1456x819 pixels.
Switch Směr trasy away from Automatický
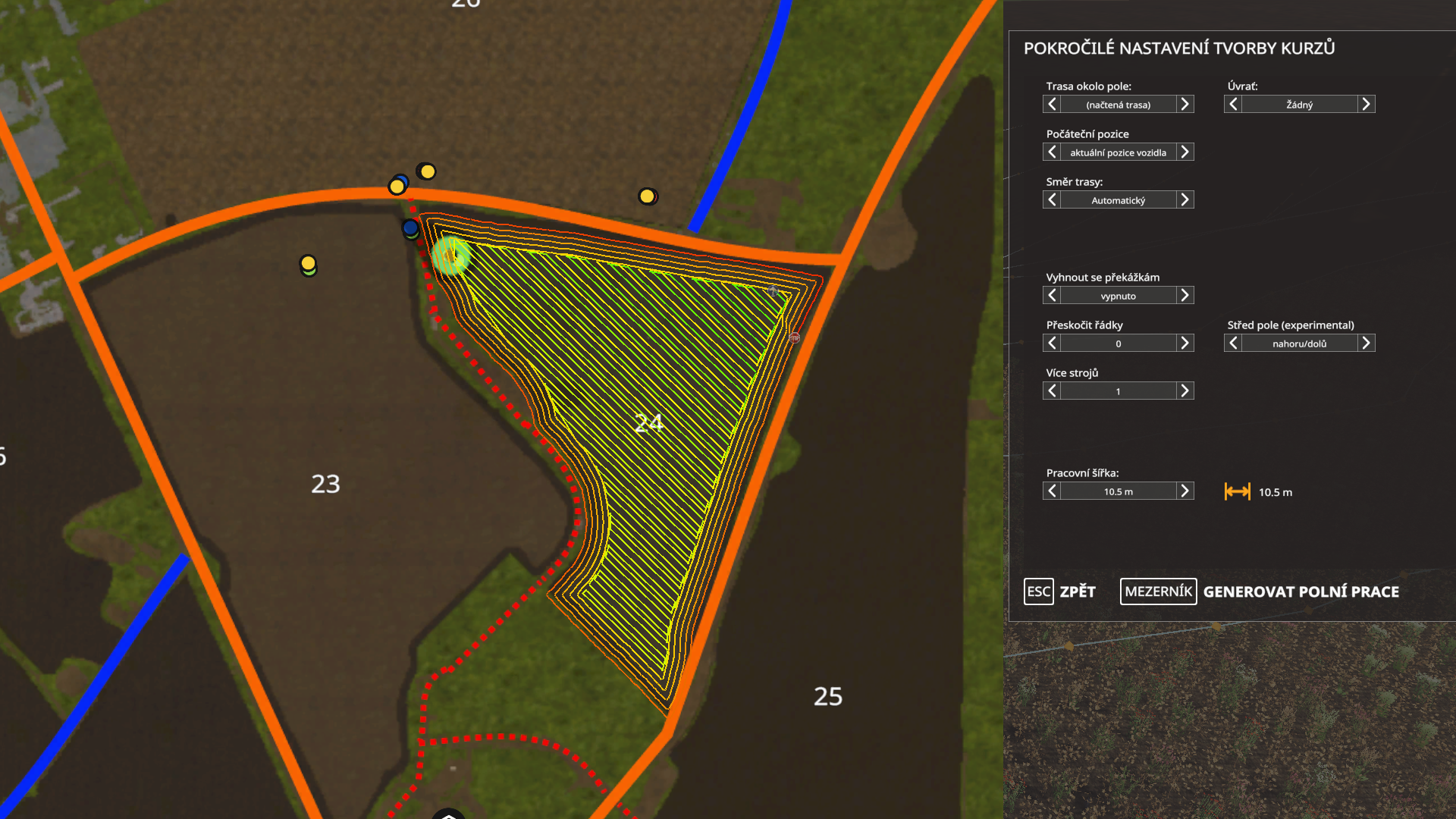(1185, 199)
